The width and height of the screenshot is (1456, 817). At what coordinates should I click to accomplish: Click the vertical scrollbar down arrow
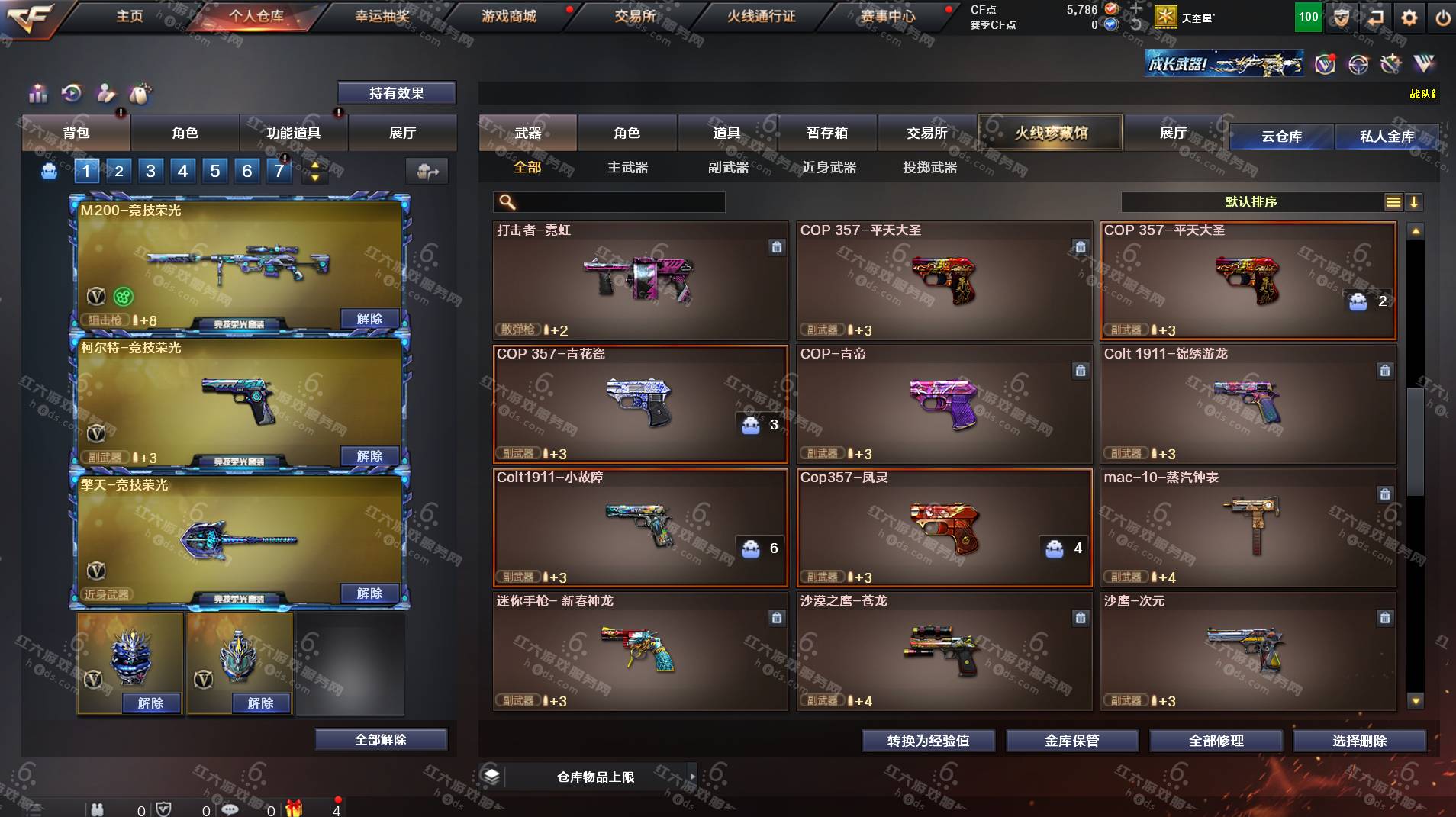coord(1416,701)
